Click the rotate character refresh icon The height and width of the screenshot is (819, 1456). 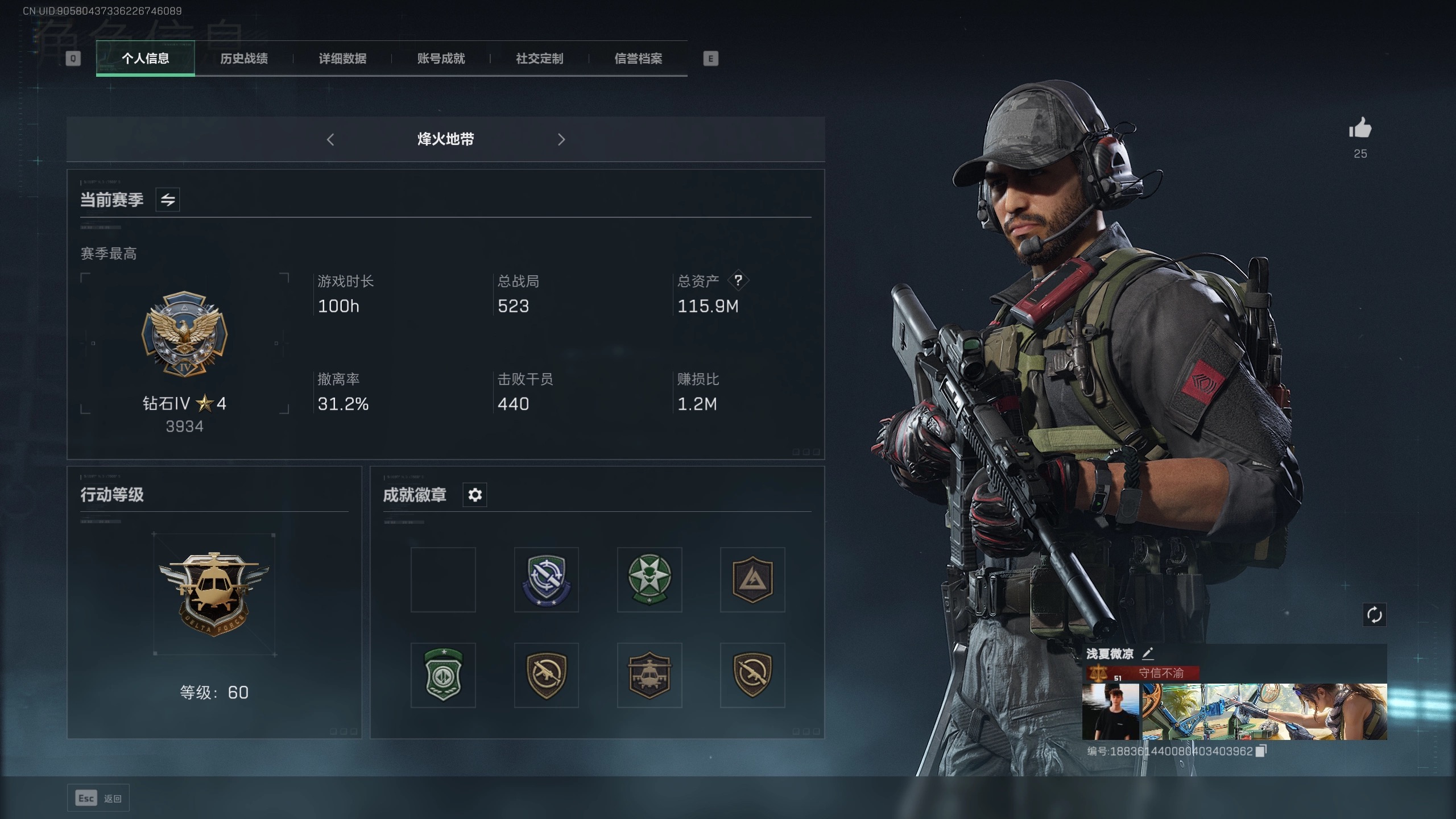1374,615
